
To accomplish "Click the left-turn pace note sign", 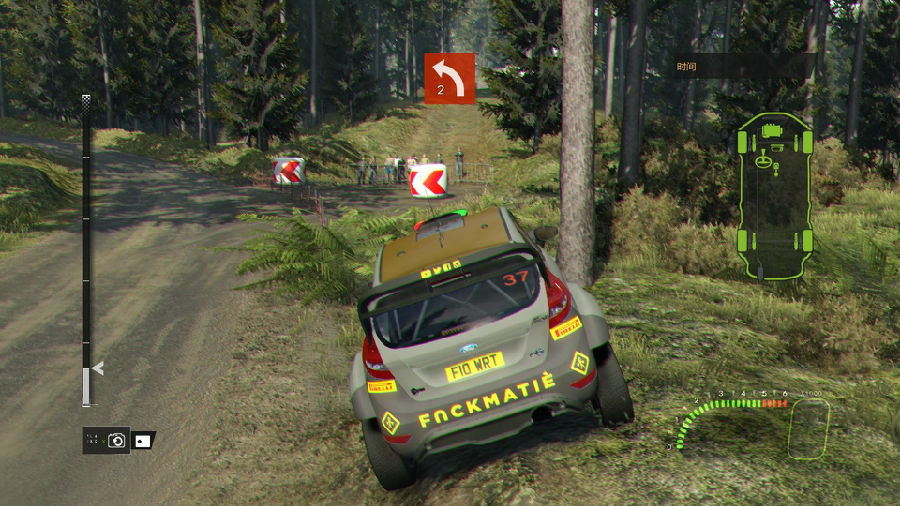I will [x=449, y=78].
